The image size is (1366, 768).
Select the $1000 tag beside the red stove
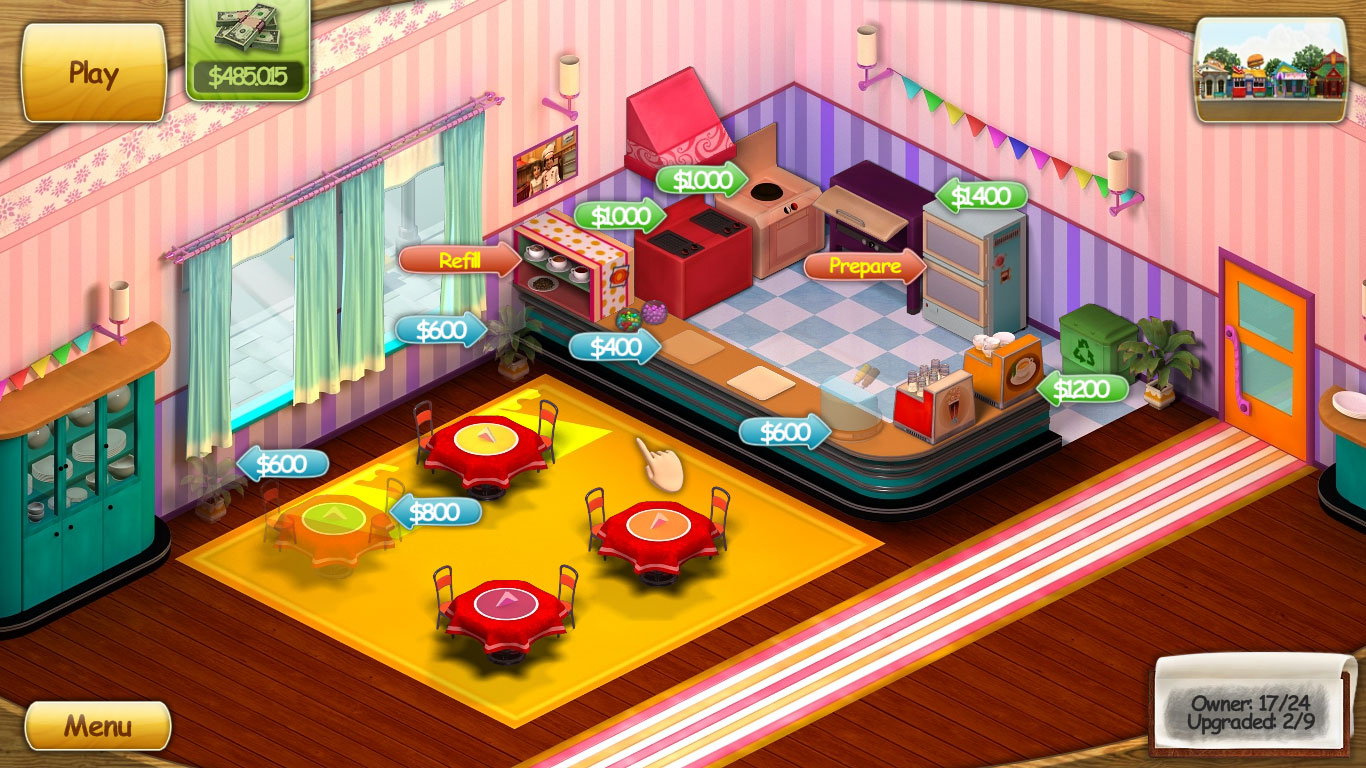[x=619, y=215]
